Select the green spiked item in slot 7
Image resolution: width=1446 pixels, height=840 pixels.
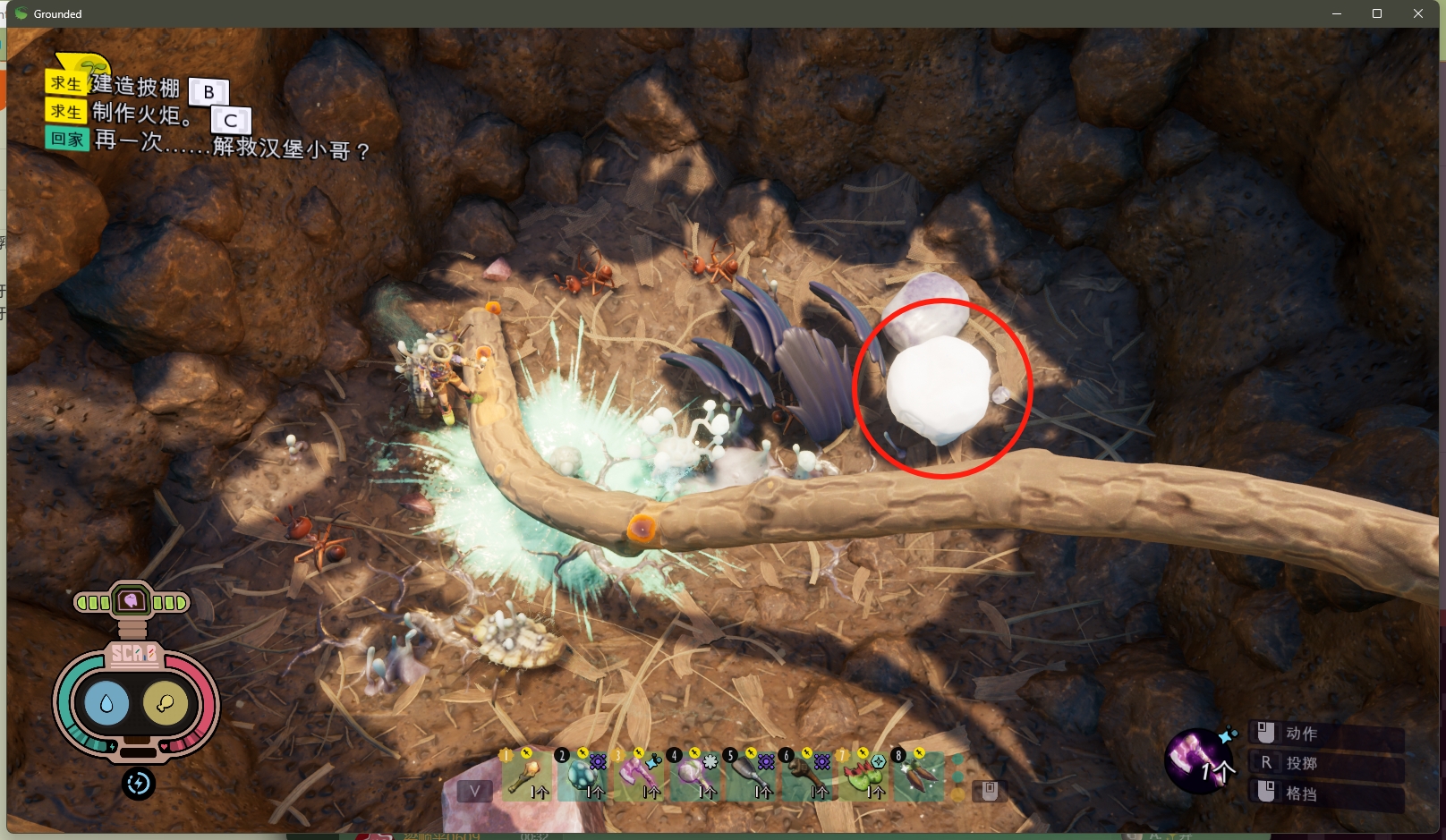tap(863, 775)
